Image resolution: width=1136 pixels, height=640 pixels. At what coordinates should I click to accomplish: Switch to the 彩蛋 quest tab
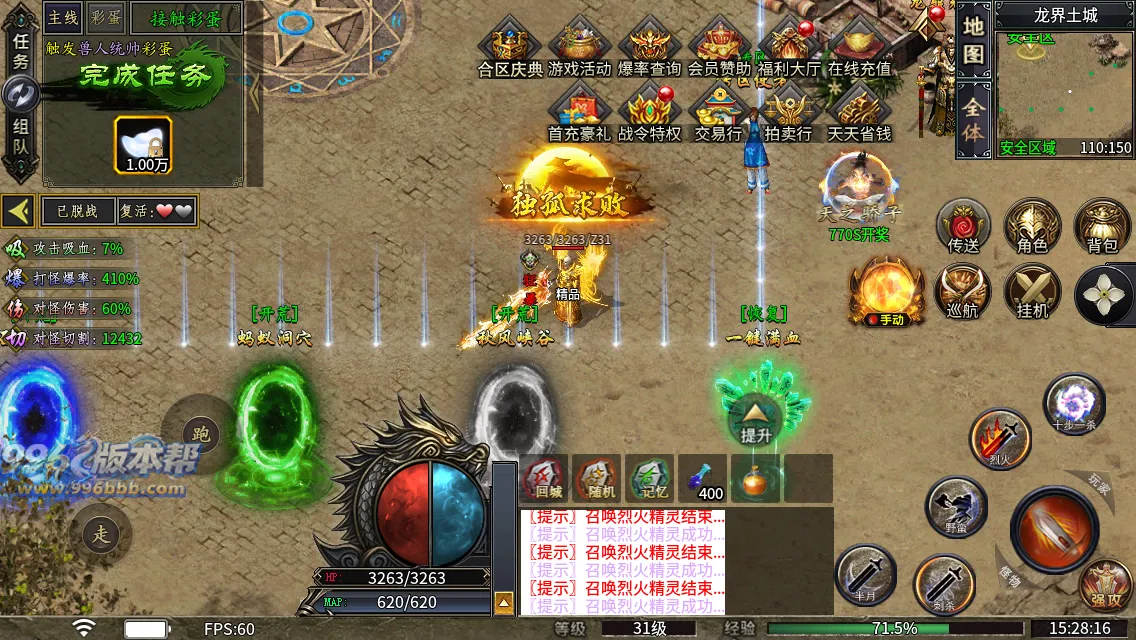click(x=106, y=17)
